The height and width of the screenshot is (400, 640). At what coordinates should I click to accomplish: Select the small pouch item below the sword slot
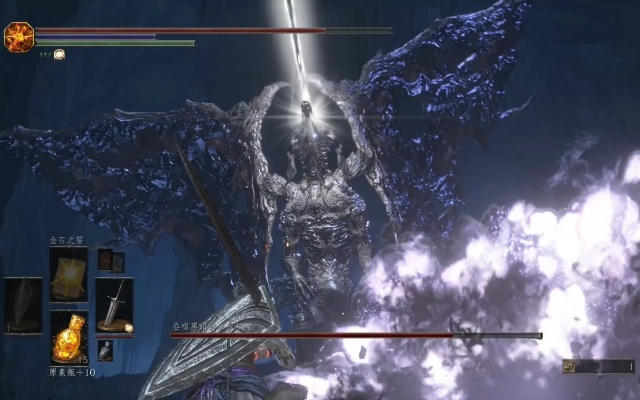pos(105,350)
